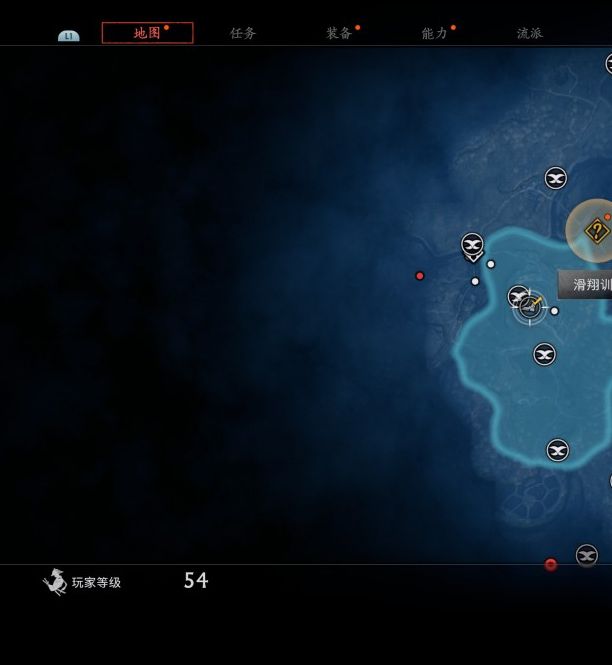Select the yellow question mark map marker
This screenshot has height=665, width=612.
click(596, 231)
